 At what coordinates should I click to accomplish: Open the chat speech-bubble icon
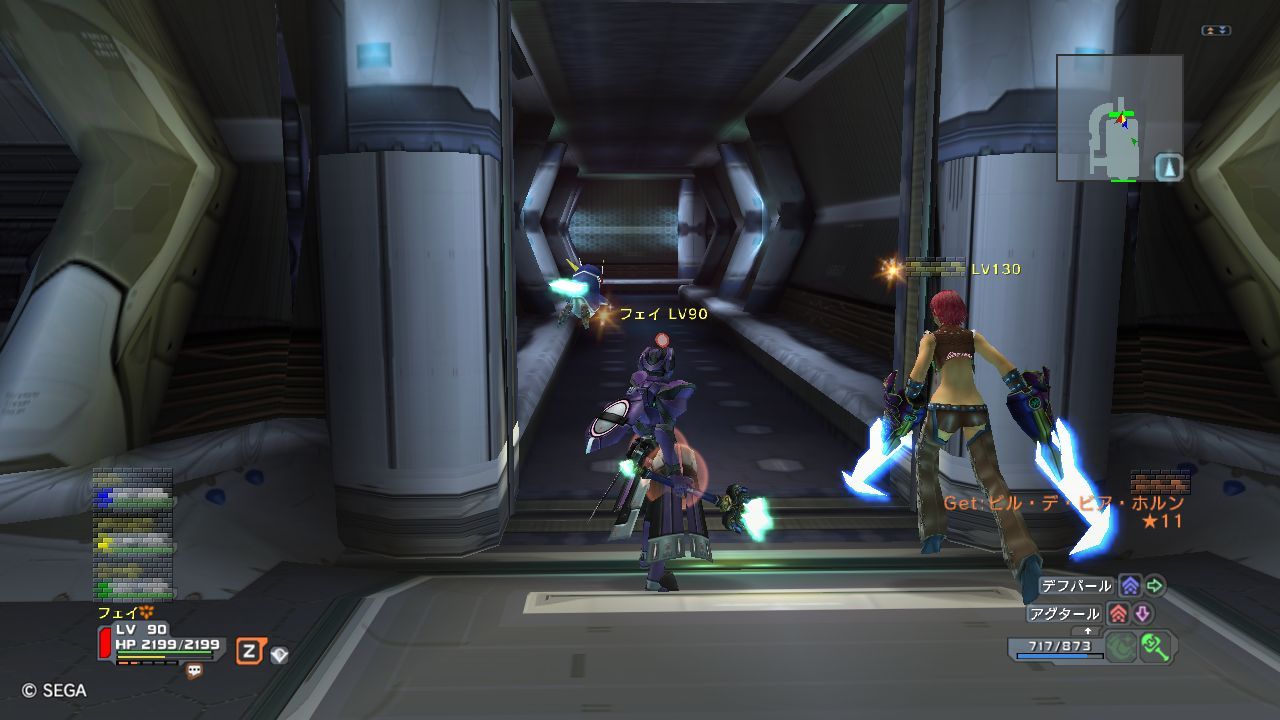click(x=194, y=672)
